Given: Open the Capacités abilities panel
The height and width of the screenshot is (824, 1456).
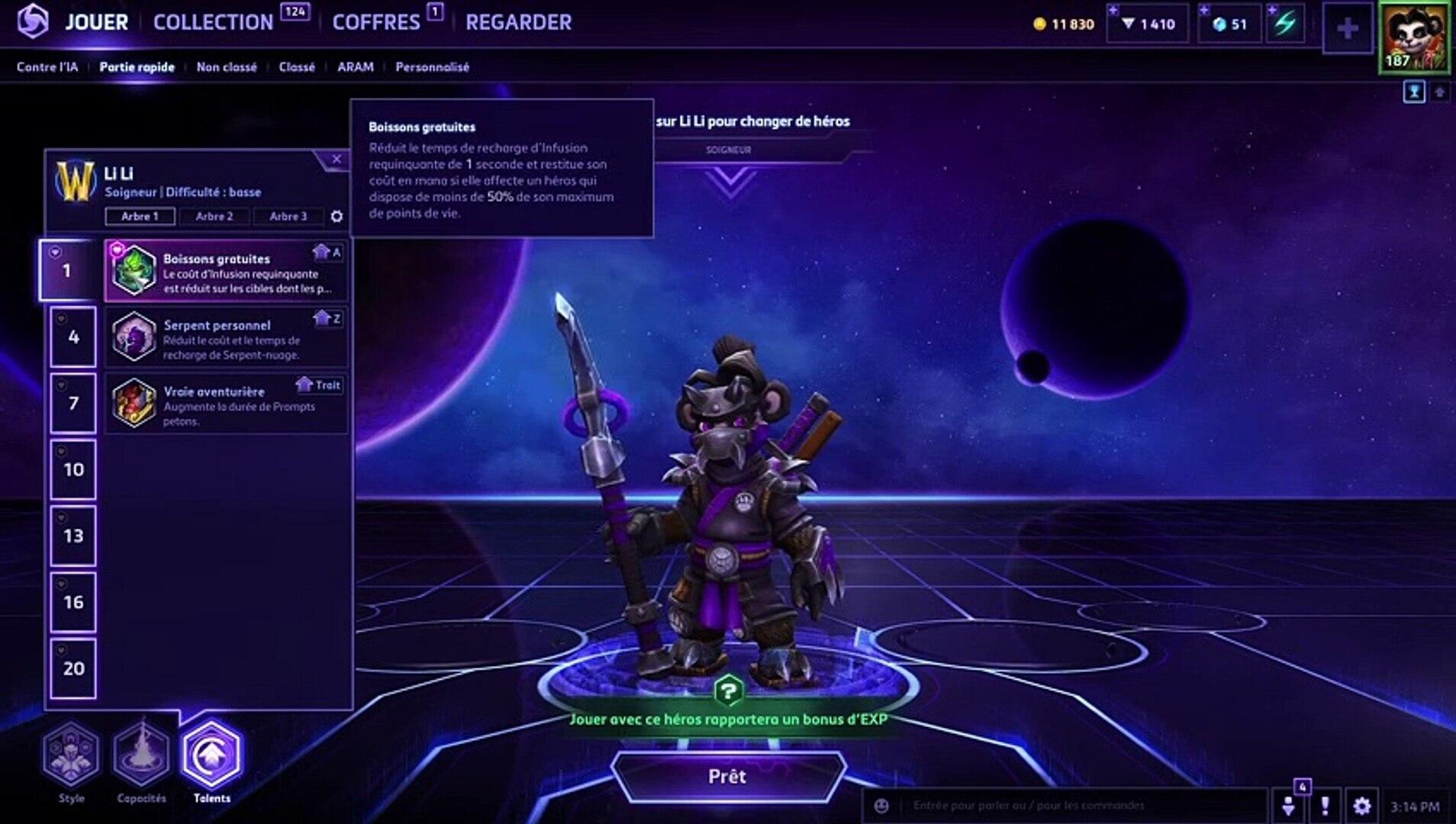Looking at the screenshot, I should coord(141,755).
